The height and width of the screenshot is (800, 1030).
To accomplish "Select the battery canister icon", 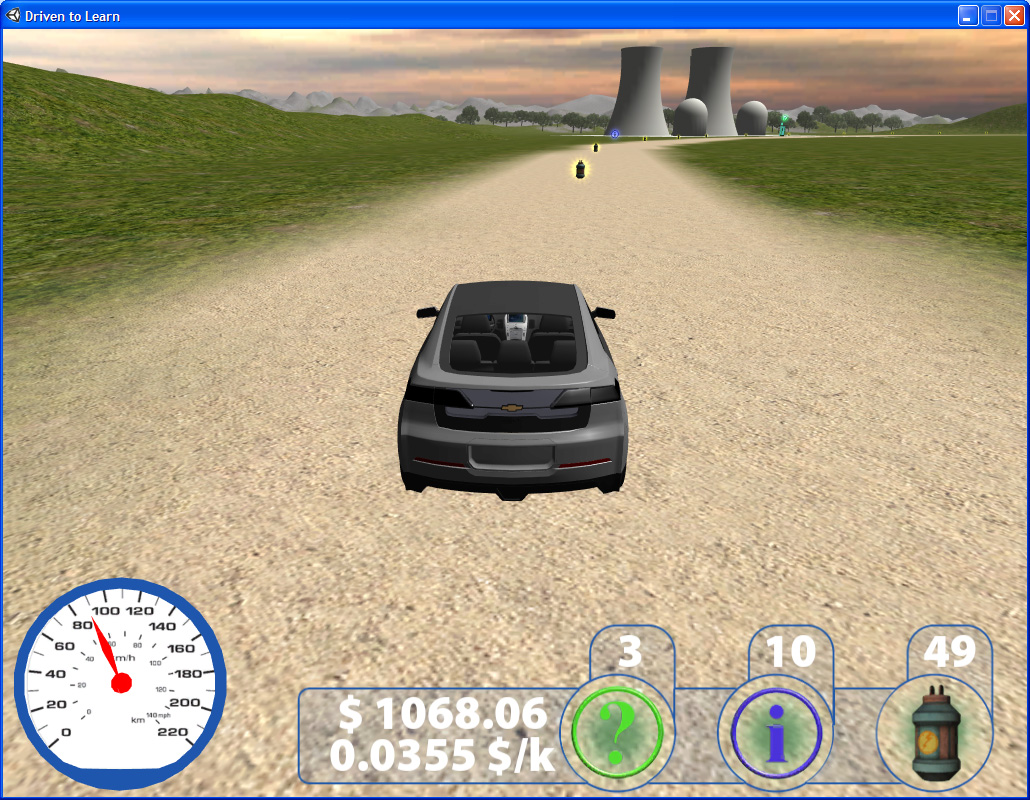I will 934,734.
